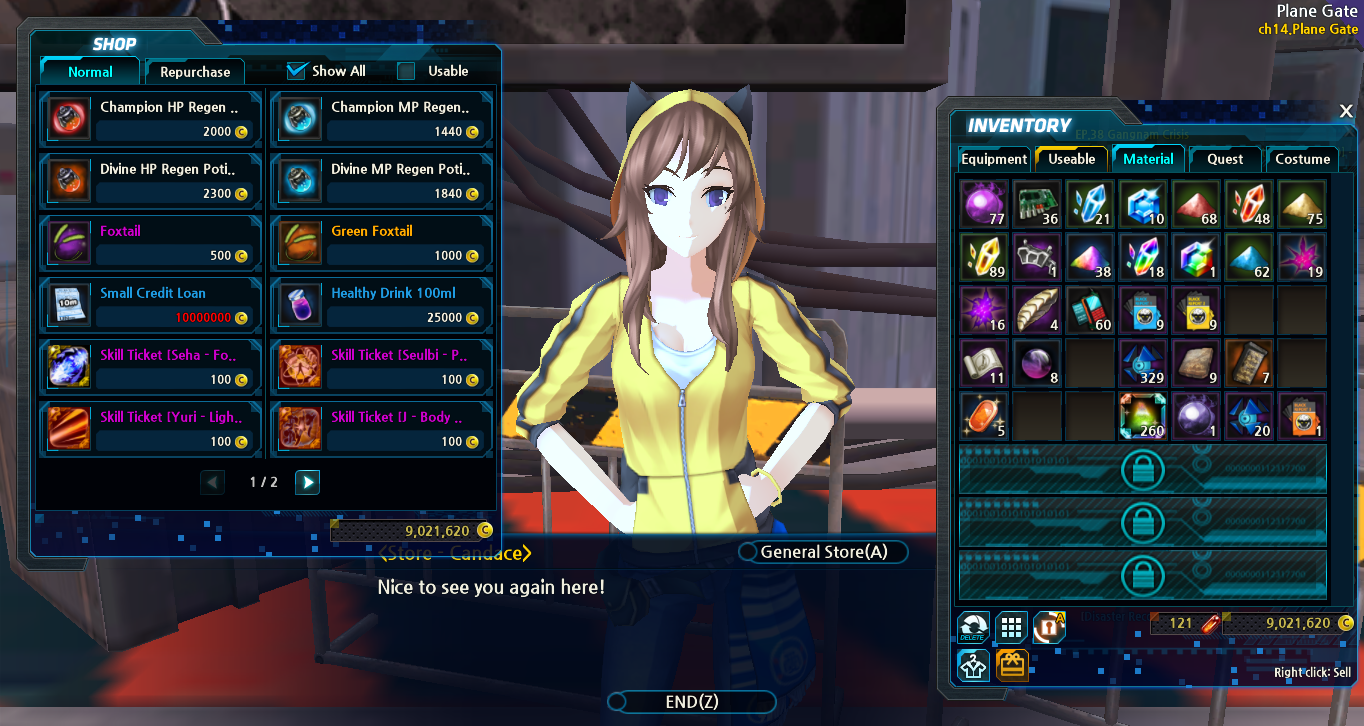This screenshot has width=1364, height=726.
Task: Buy the Champion HP Regen potion
Action: click(x=151, y=119)
